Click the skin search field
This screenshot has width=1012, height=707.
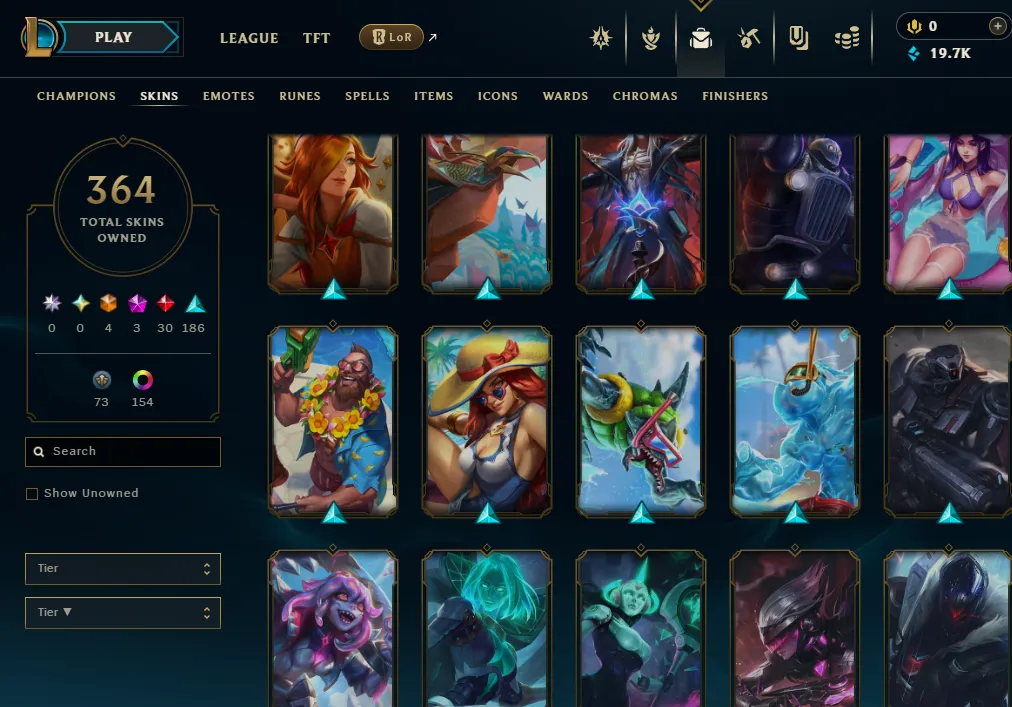130,452
